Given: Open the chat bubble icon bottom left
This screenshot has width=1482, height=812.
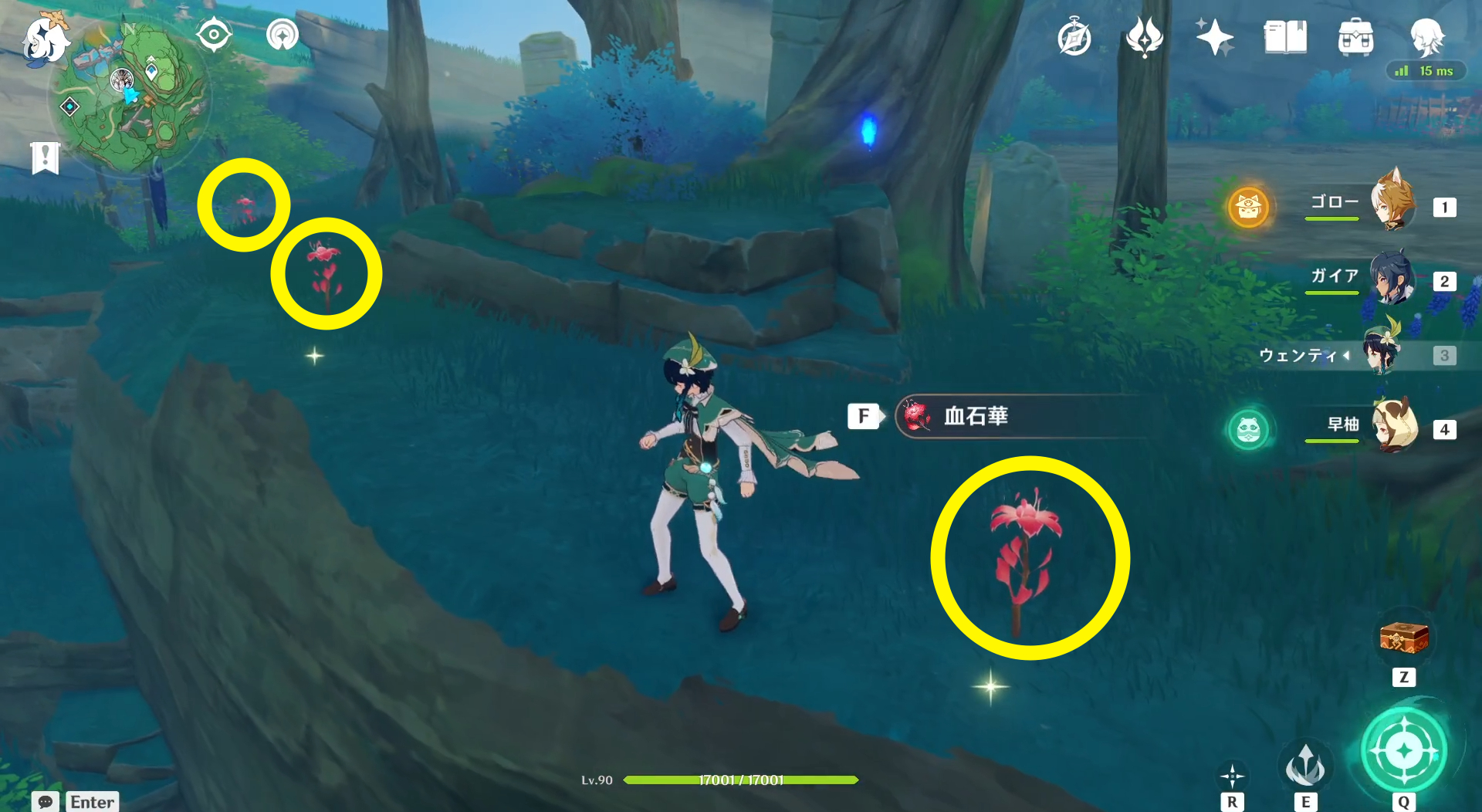Looking at the screenshot, I should point(44,803).
